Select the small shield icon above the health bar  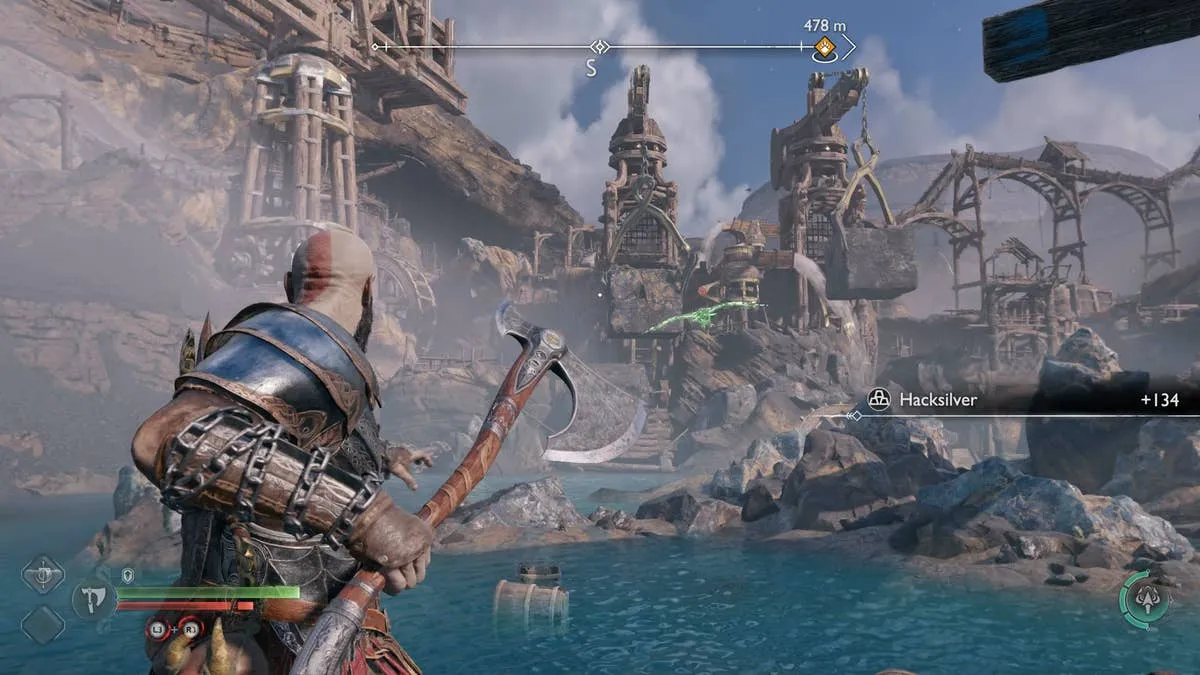127,575
